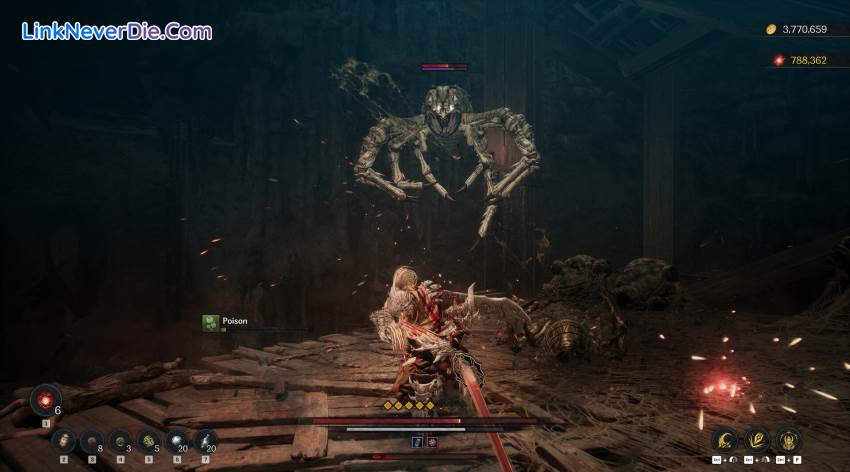Screen dimensions: 850x472
Task: Choose the green coiled item with count 3
Action: click(120, 441)
